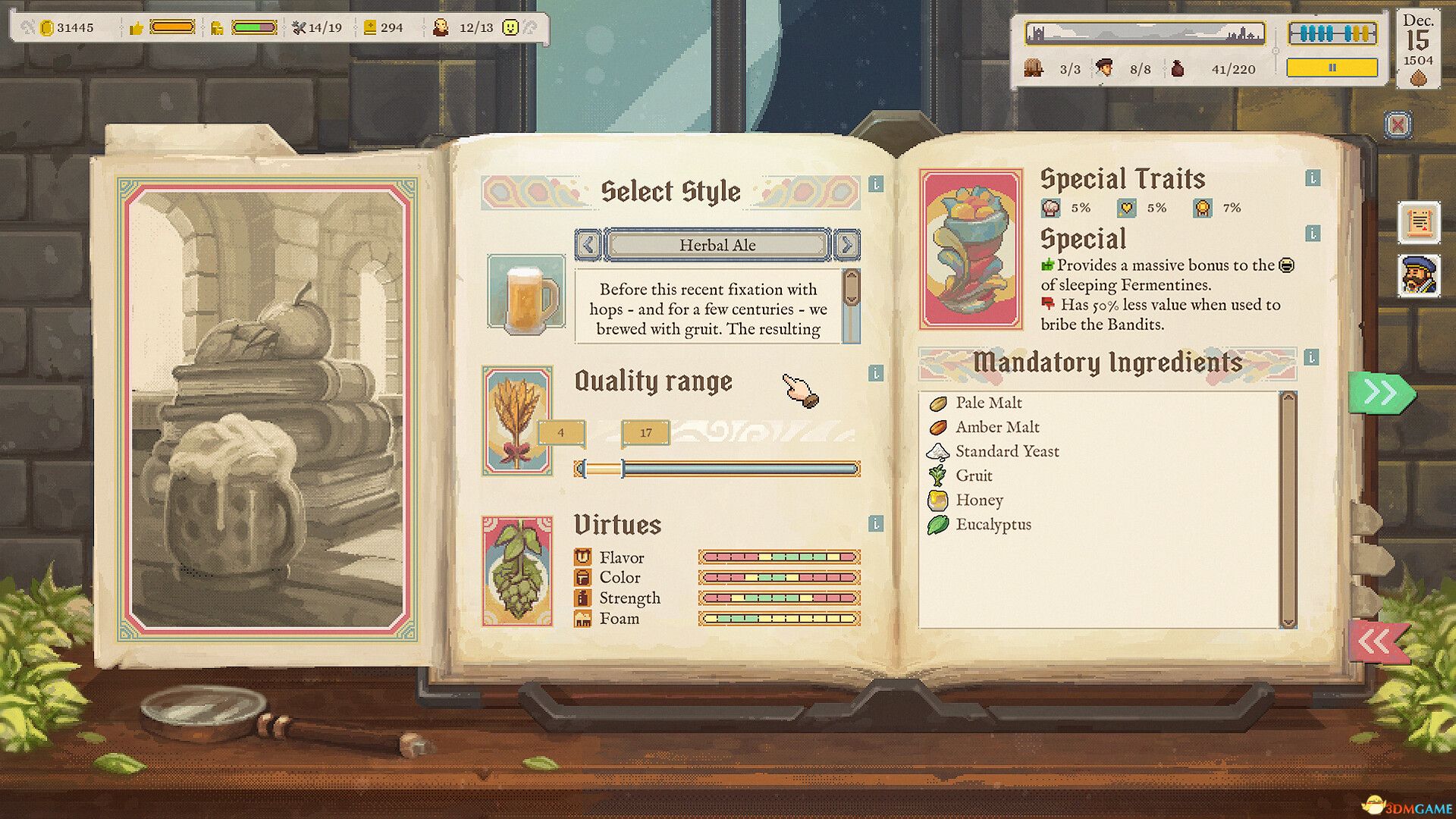Image resolution: width=1456 pixels, height=819 pixels.
Task: Show info for Virtues
Action: (x=876, y=523)
